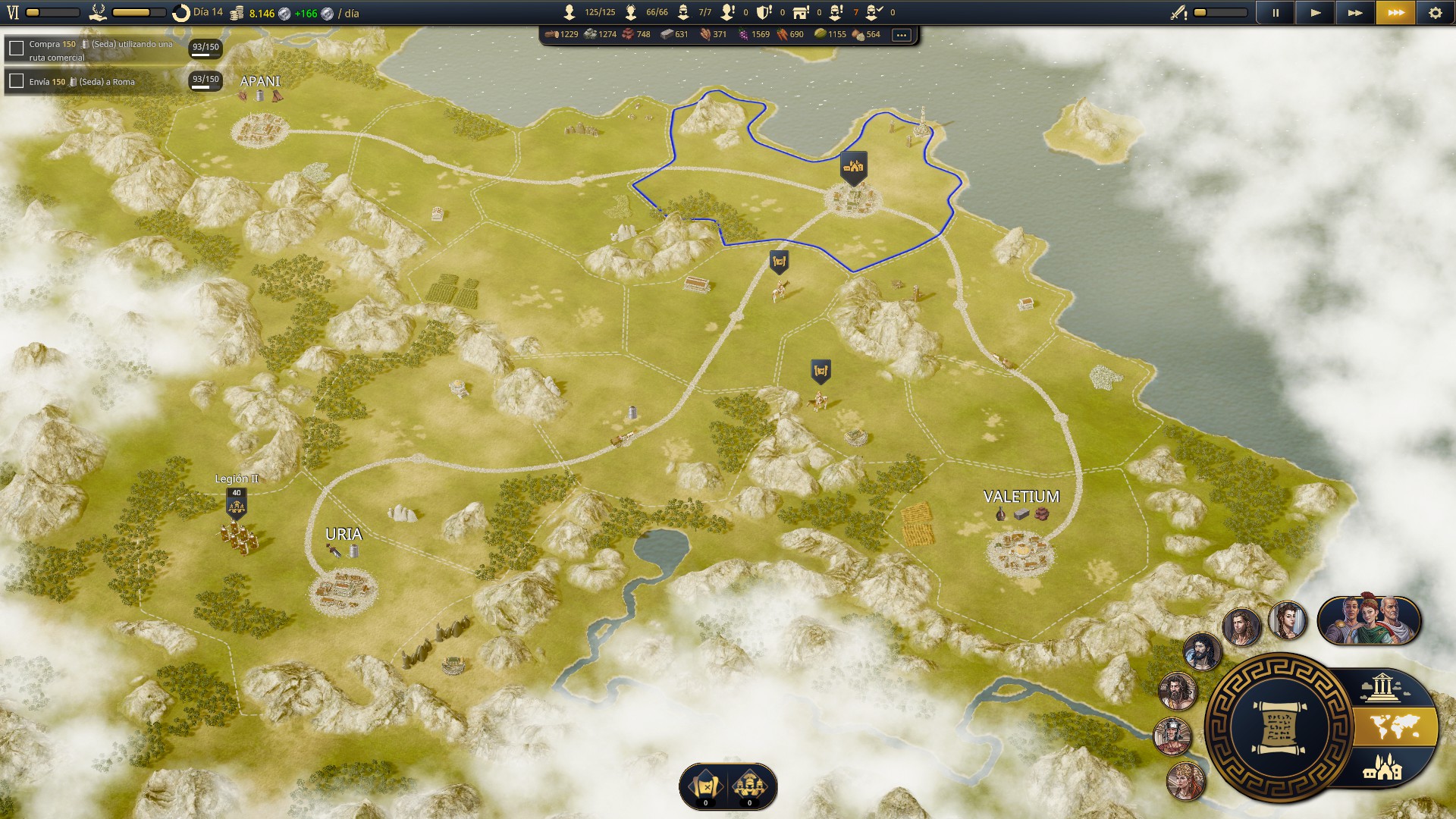Tick the silk trade route objective checkbox
Image resolution: width=1456 pixels, height=819 pixels.
[17, 49]
